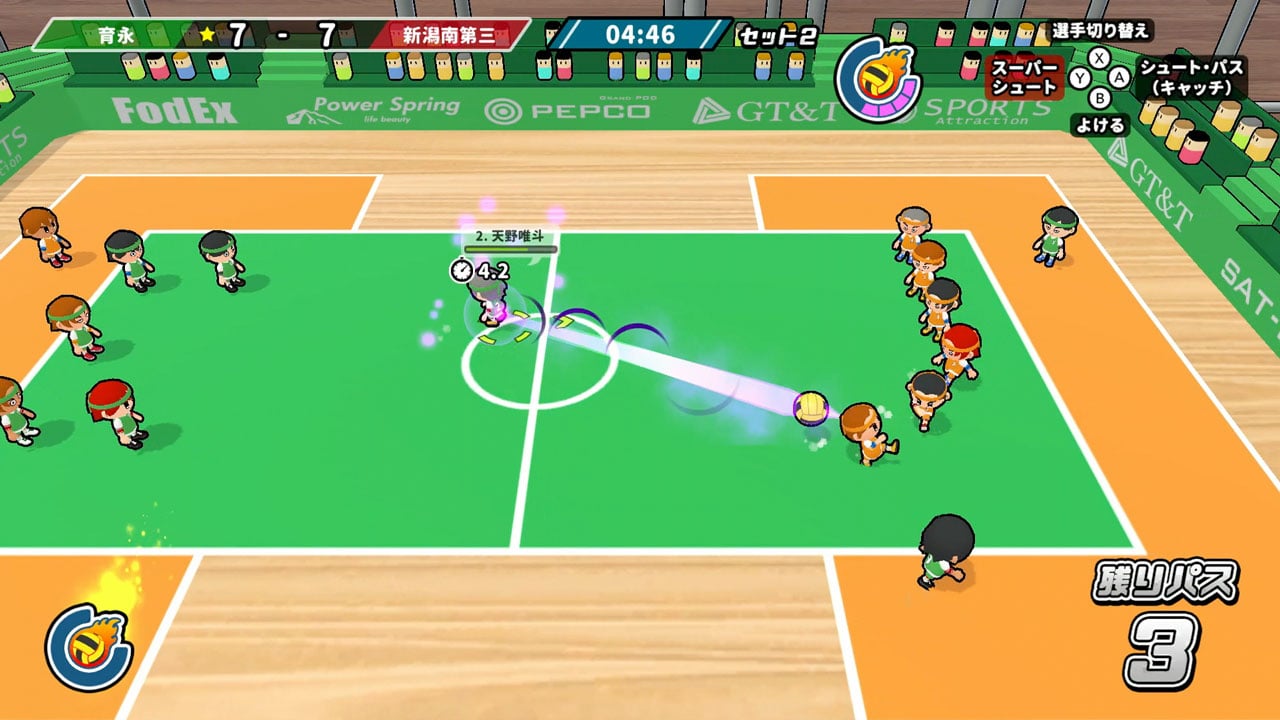1280x720 pixels.
Task: Activate the flaming ball icon in the corner
Action: (x=88, y=647)
